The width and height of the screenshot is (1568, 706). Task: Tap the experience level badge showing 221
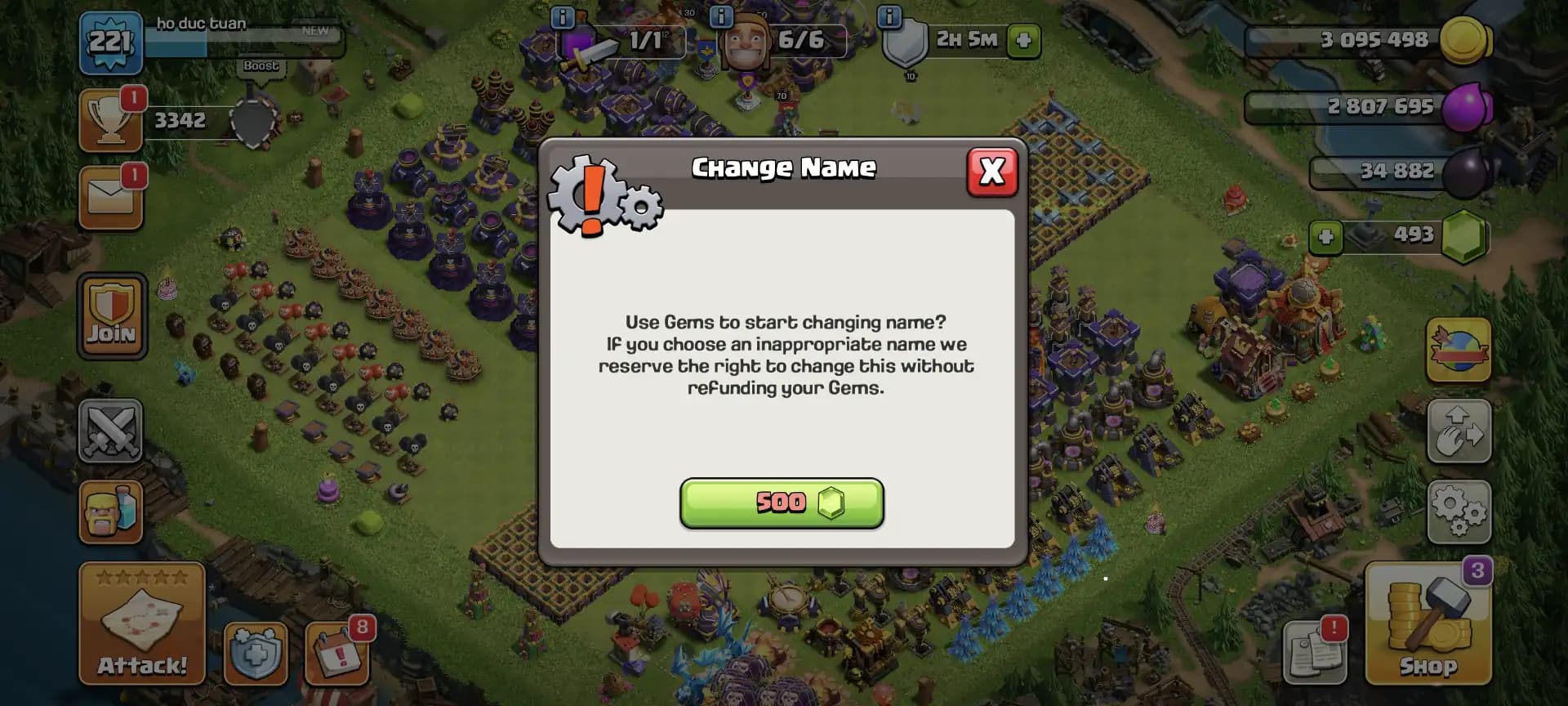click(x=111, y=41)
